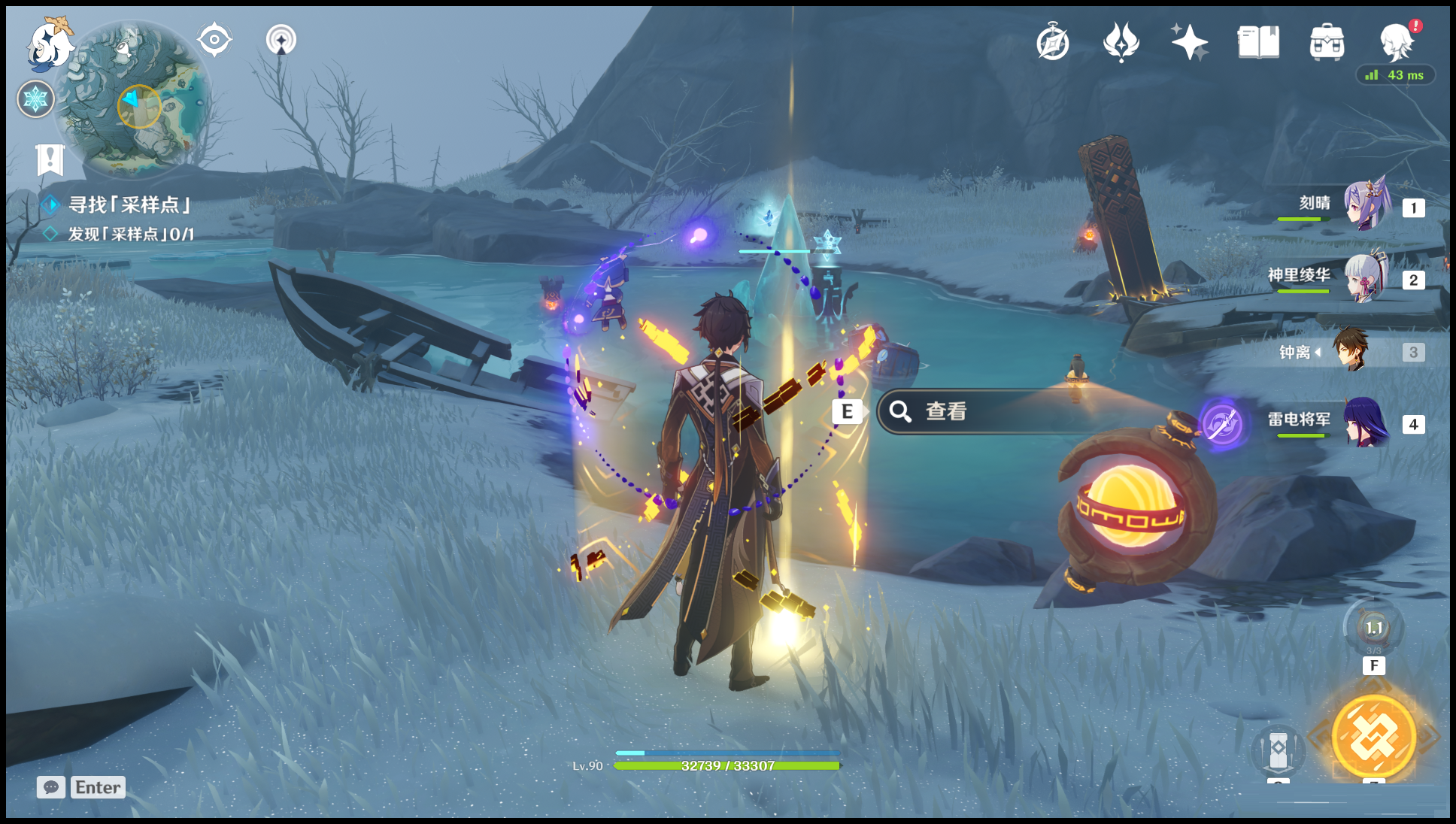This screenshot has height=824, width=1456.
Task: Select active character 钟离 in party list
Action: click(1350, 350)
